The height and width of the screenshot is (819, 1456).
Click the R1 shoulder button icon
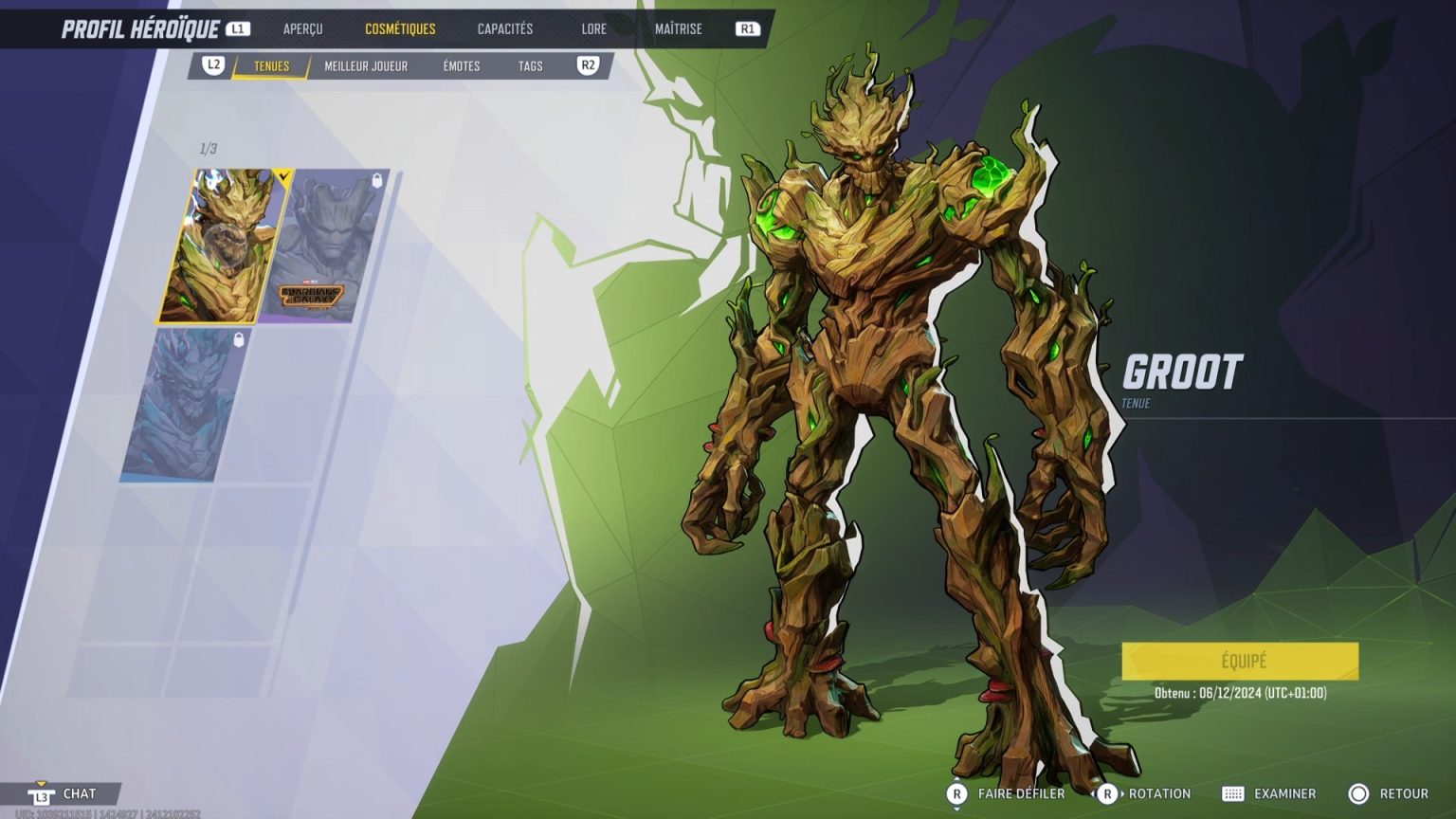click(x=746, y=28)
